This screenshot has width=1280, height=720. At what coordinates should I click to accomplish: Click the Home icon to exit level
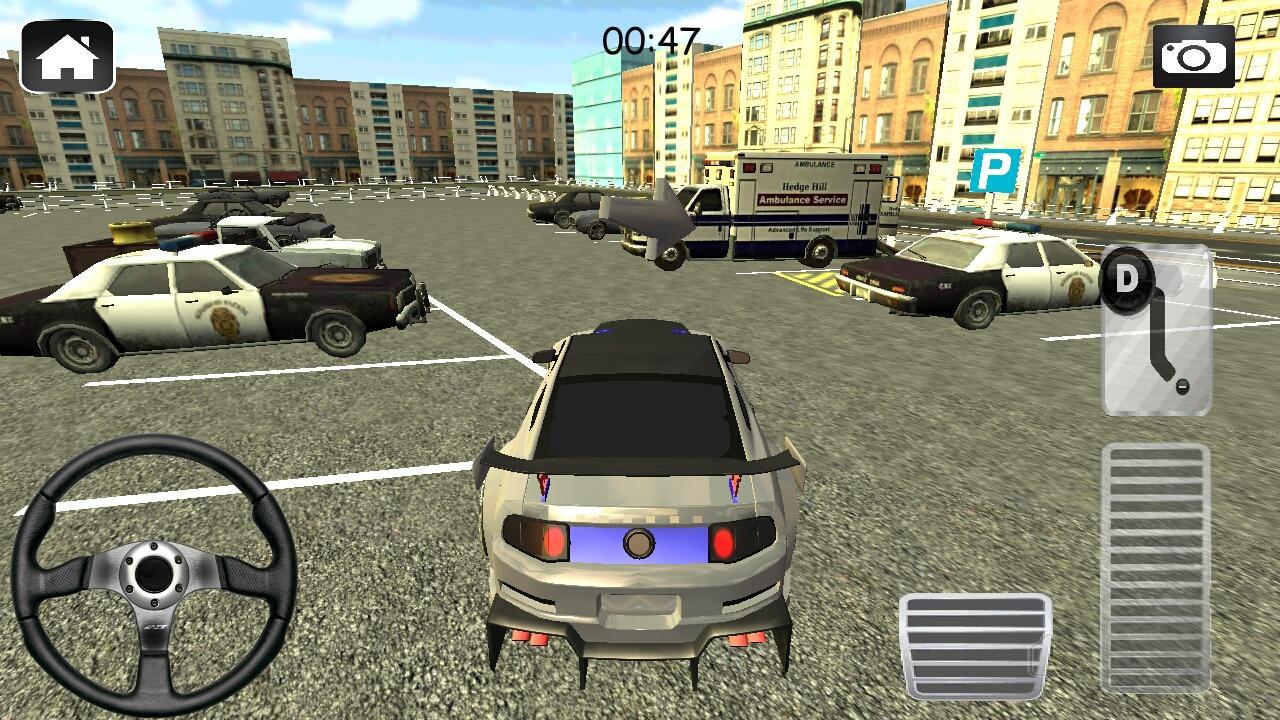coord(67,53)
